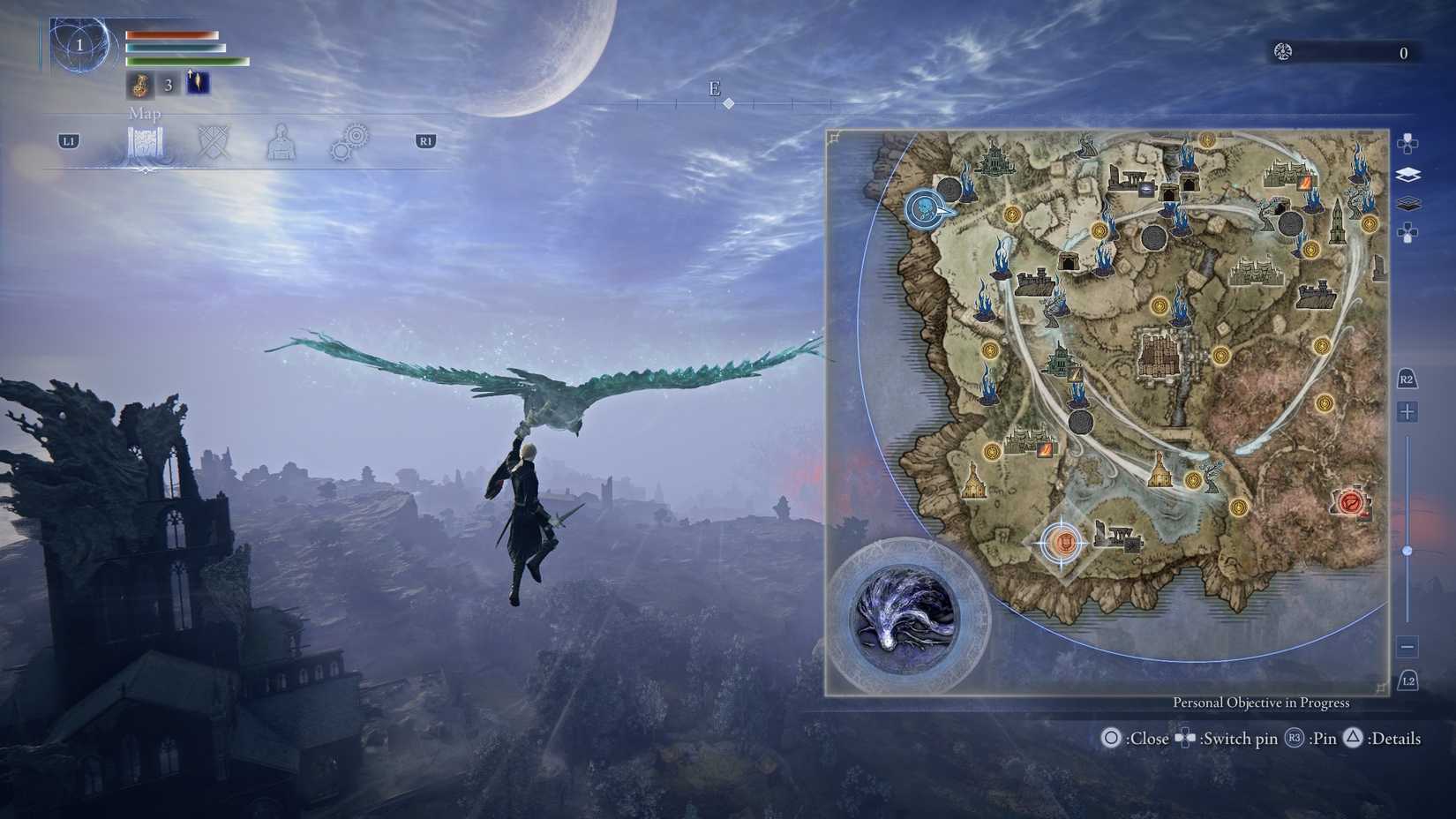Select the Map tab in the top bar

tap(146, 144)
